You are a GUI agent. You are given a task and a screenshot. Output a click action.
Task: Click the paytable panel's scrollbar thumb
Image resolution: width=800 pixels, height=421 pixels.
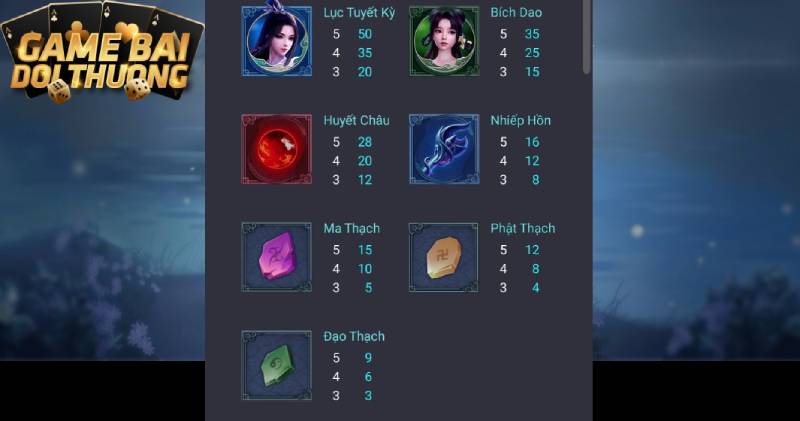click(x=587, y=35)
